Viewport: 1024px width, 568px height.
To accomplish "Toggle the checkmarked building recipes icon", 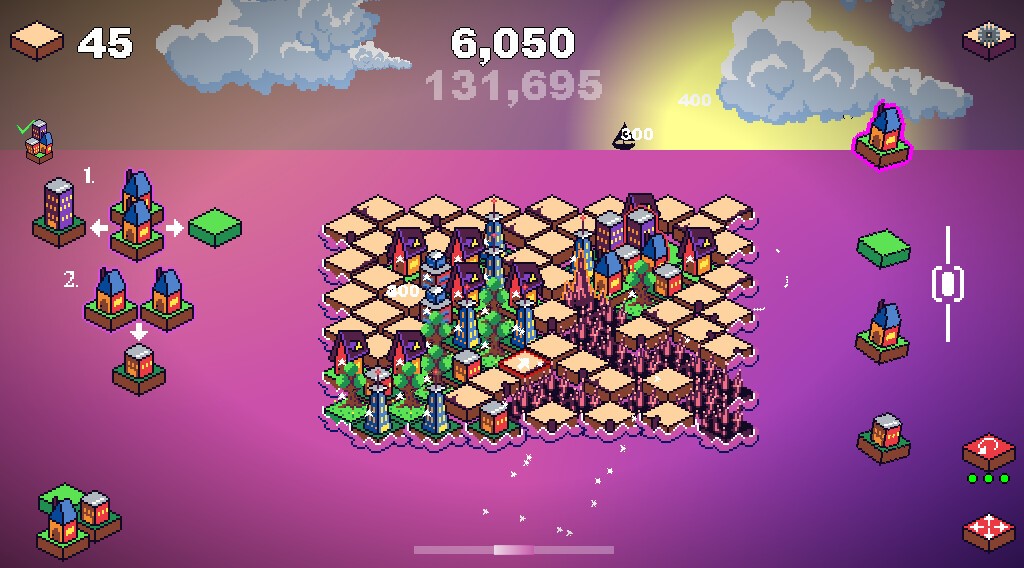I will coord(36,141).
